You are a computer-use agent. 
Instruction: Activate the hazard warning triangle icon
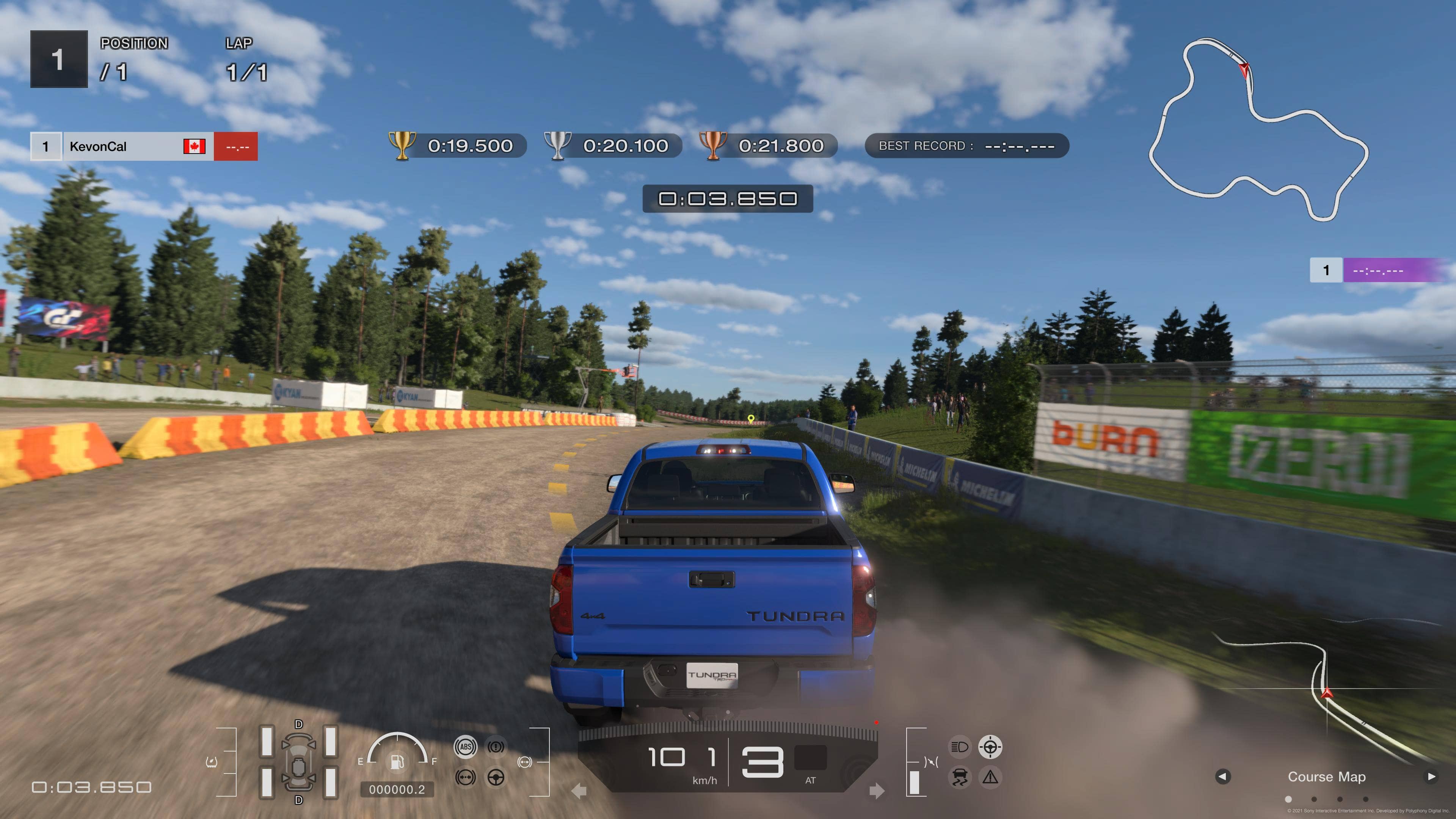click(x=990, y=778)
